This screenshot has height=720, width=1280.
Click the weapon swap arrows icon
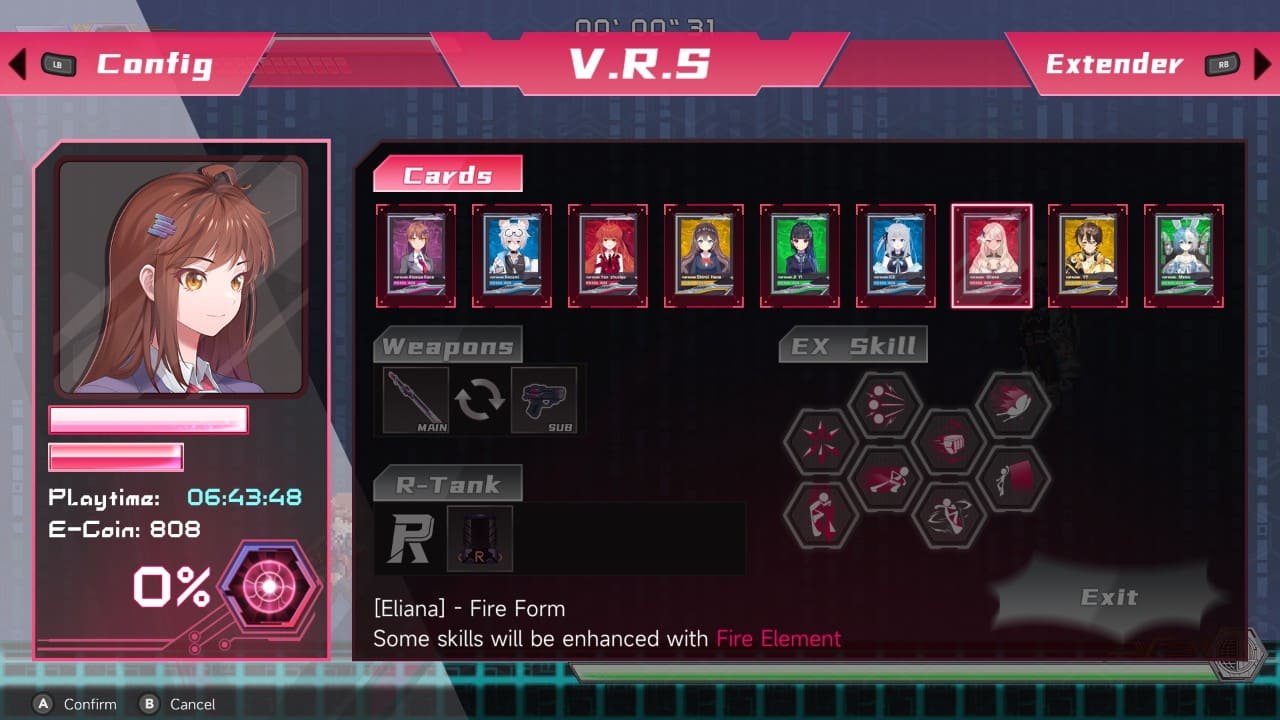click(x=479, y=400)
